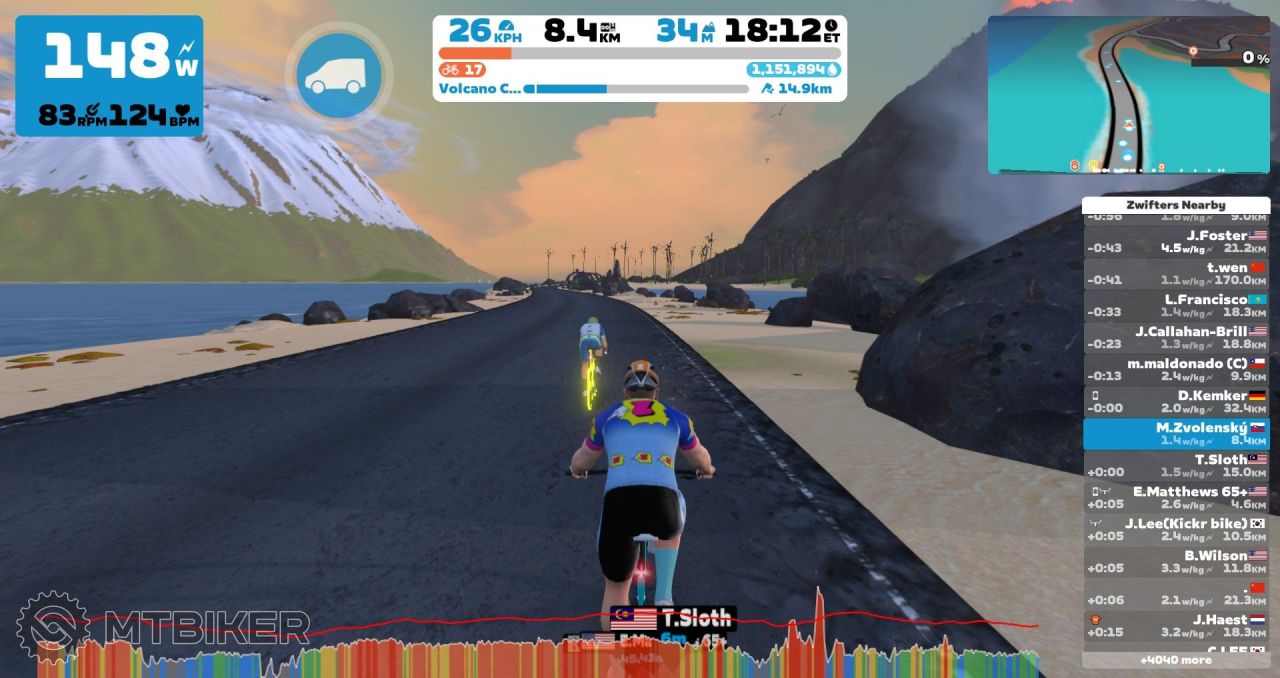Select E.Matthews 65+ rider row
The image size is (1280, 678).
point(1176,498)
